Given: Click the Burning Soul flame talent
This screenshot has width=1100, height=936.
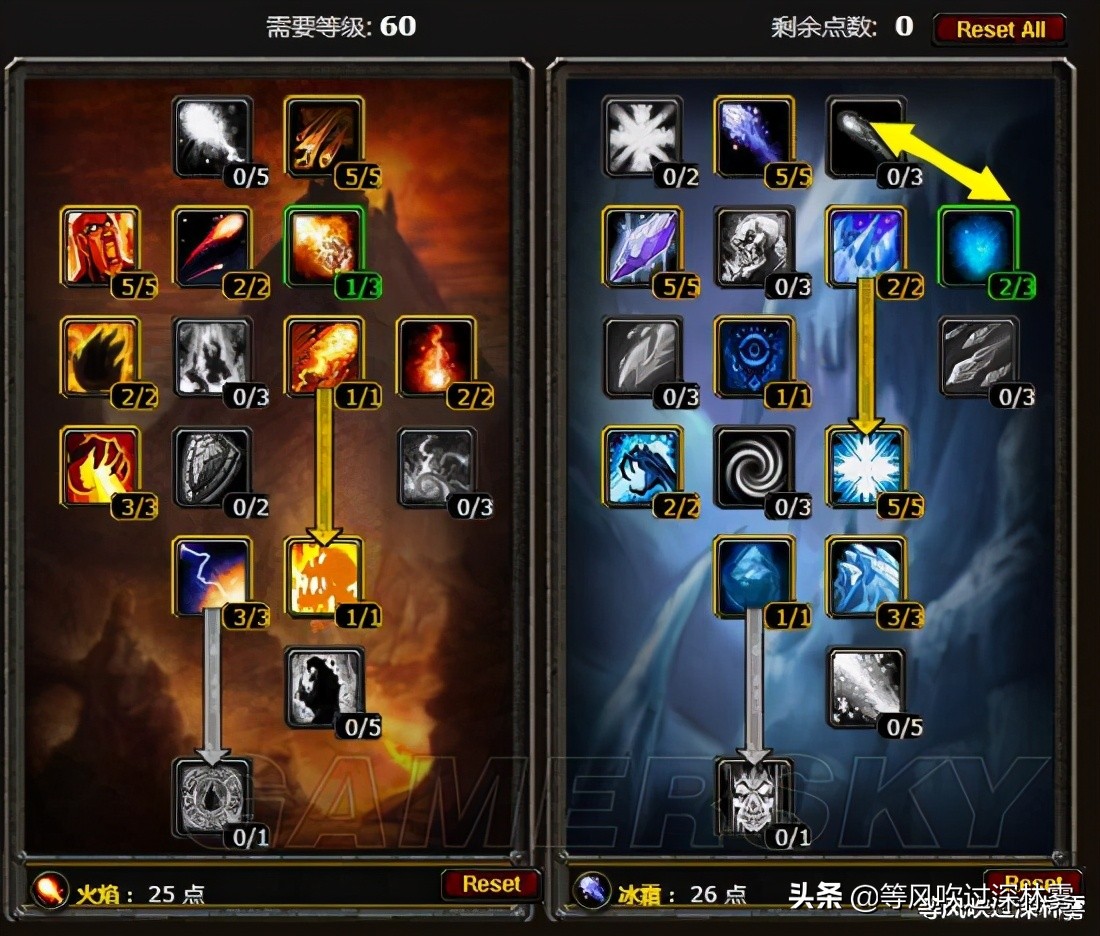Looking at the screenshot, I should pos(435,356).
